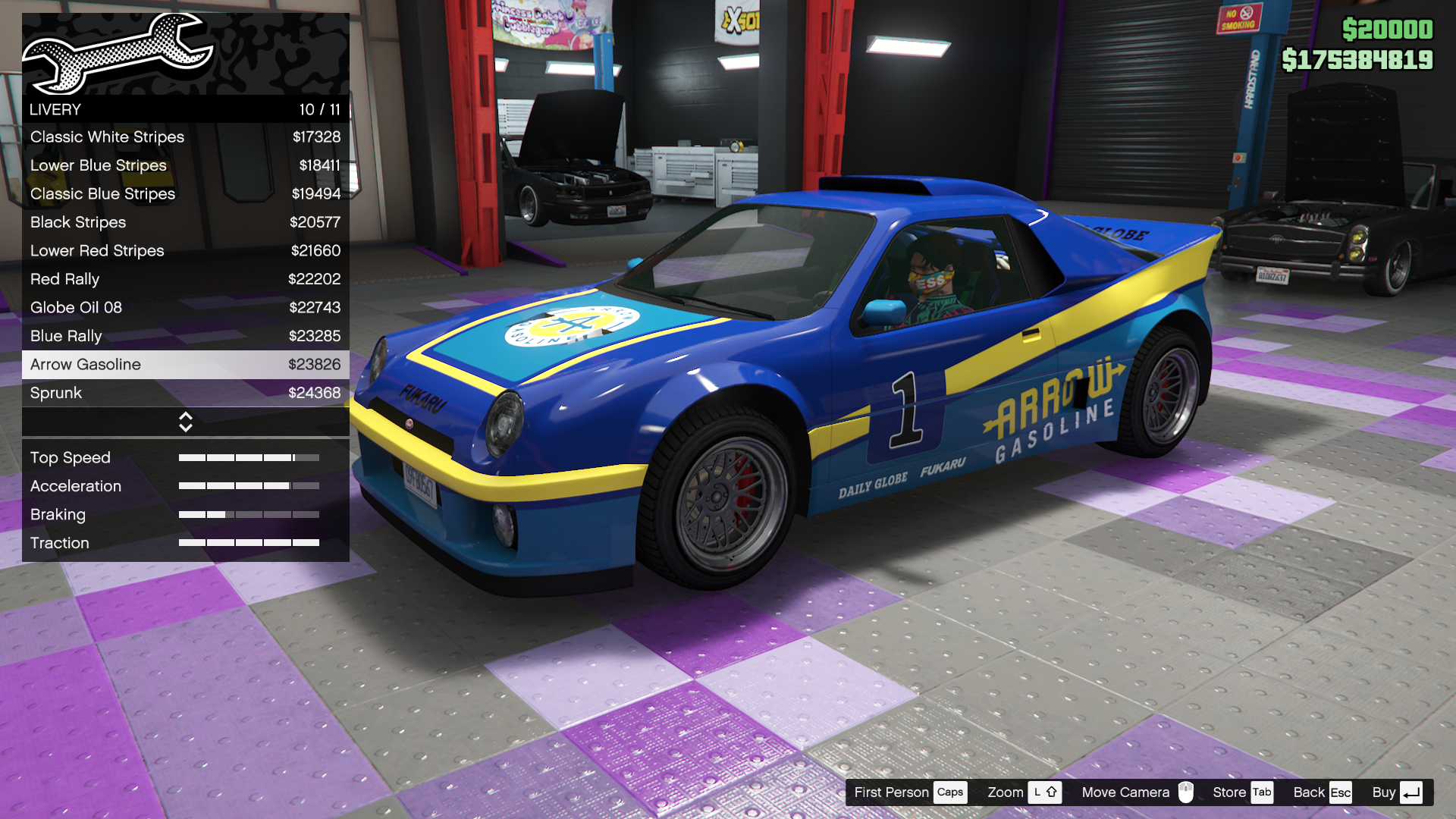Viewport: 1456px width, 819px height.
Task: Click Buy in the bottom bar
Action: [1385, 792]
